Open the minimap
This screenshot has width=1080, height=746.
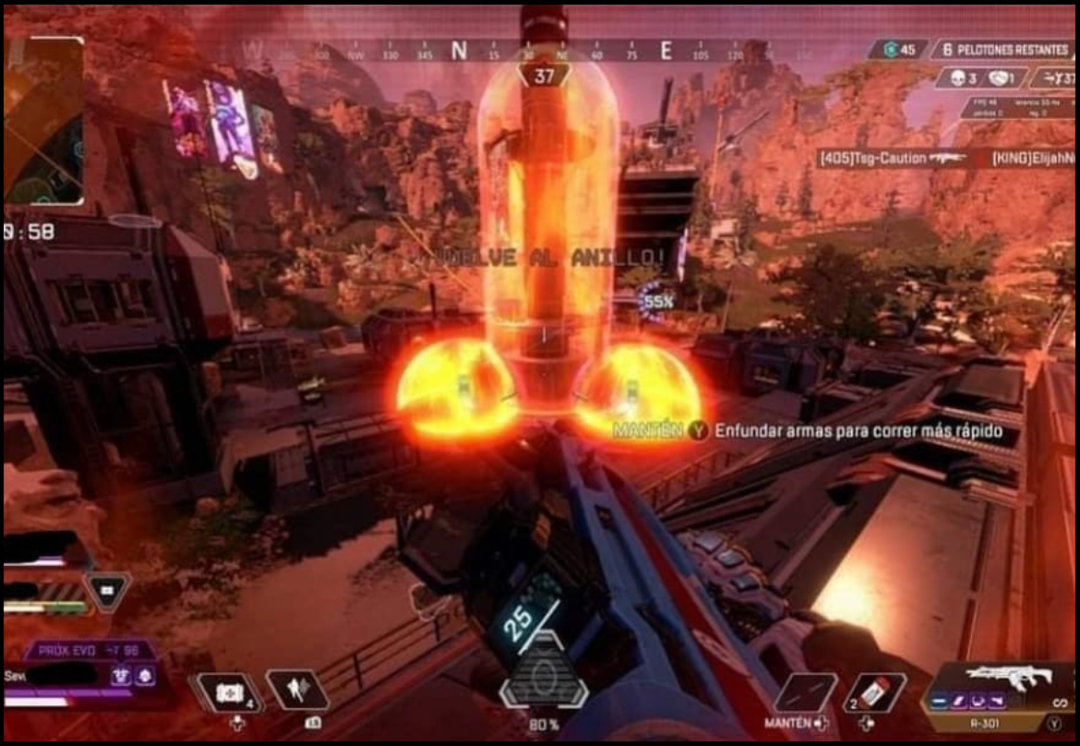45,120
